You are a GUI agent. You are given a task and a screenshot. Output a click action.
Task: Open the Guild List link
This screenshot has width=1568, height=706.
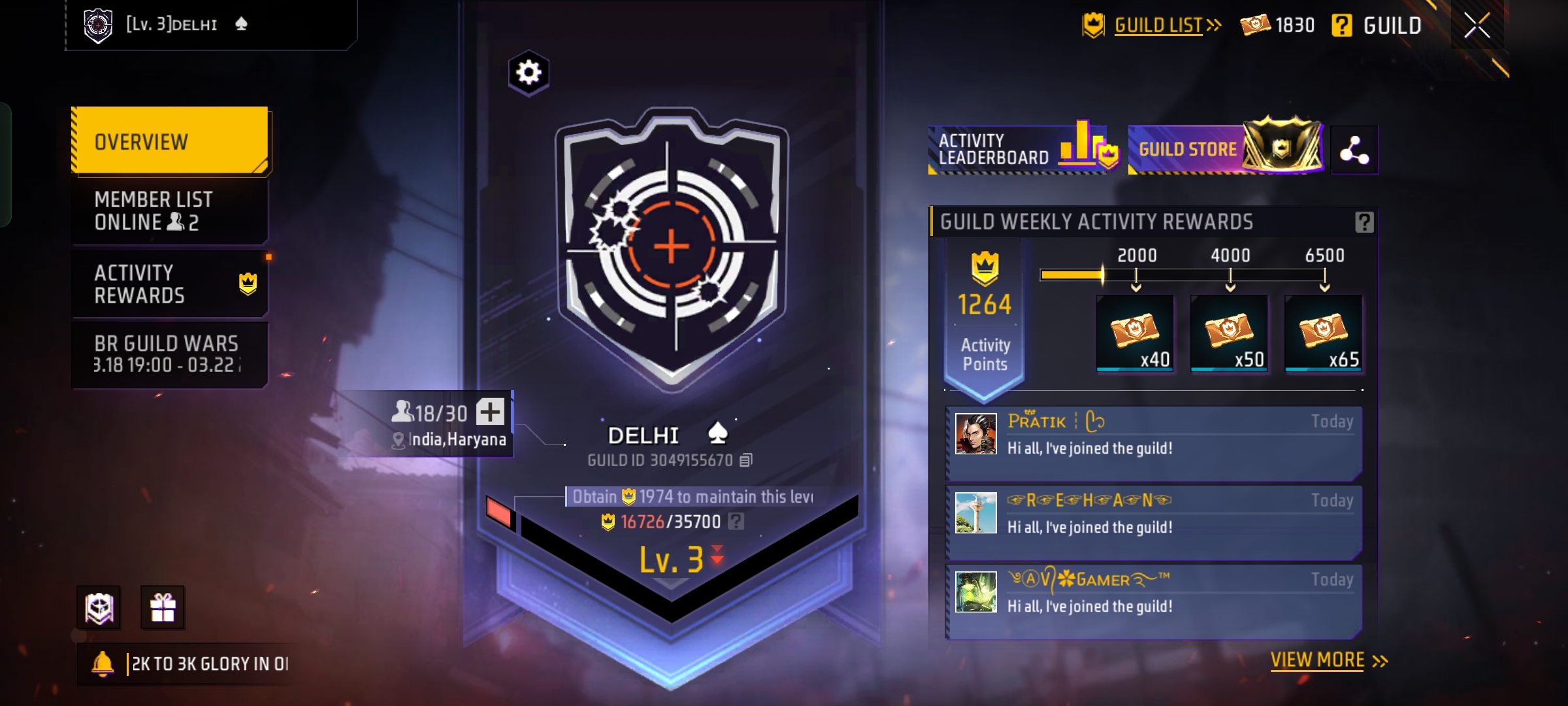click(x=1158, y=25)
